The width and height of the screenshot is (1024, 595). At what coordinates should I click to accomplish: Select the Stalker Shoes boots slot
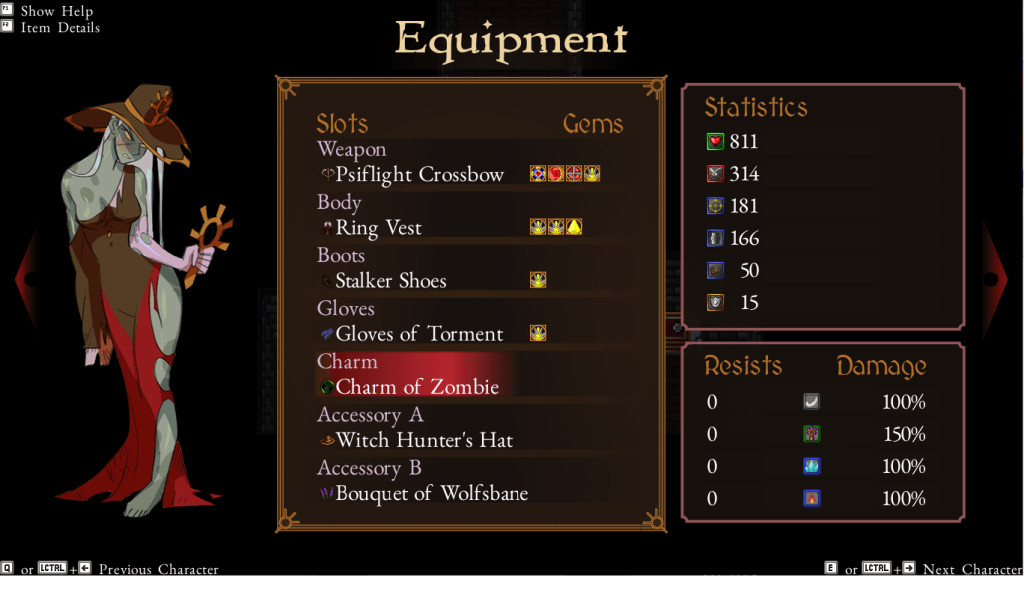click(x=391, y=281)
